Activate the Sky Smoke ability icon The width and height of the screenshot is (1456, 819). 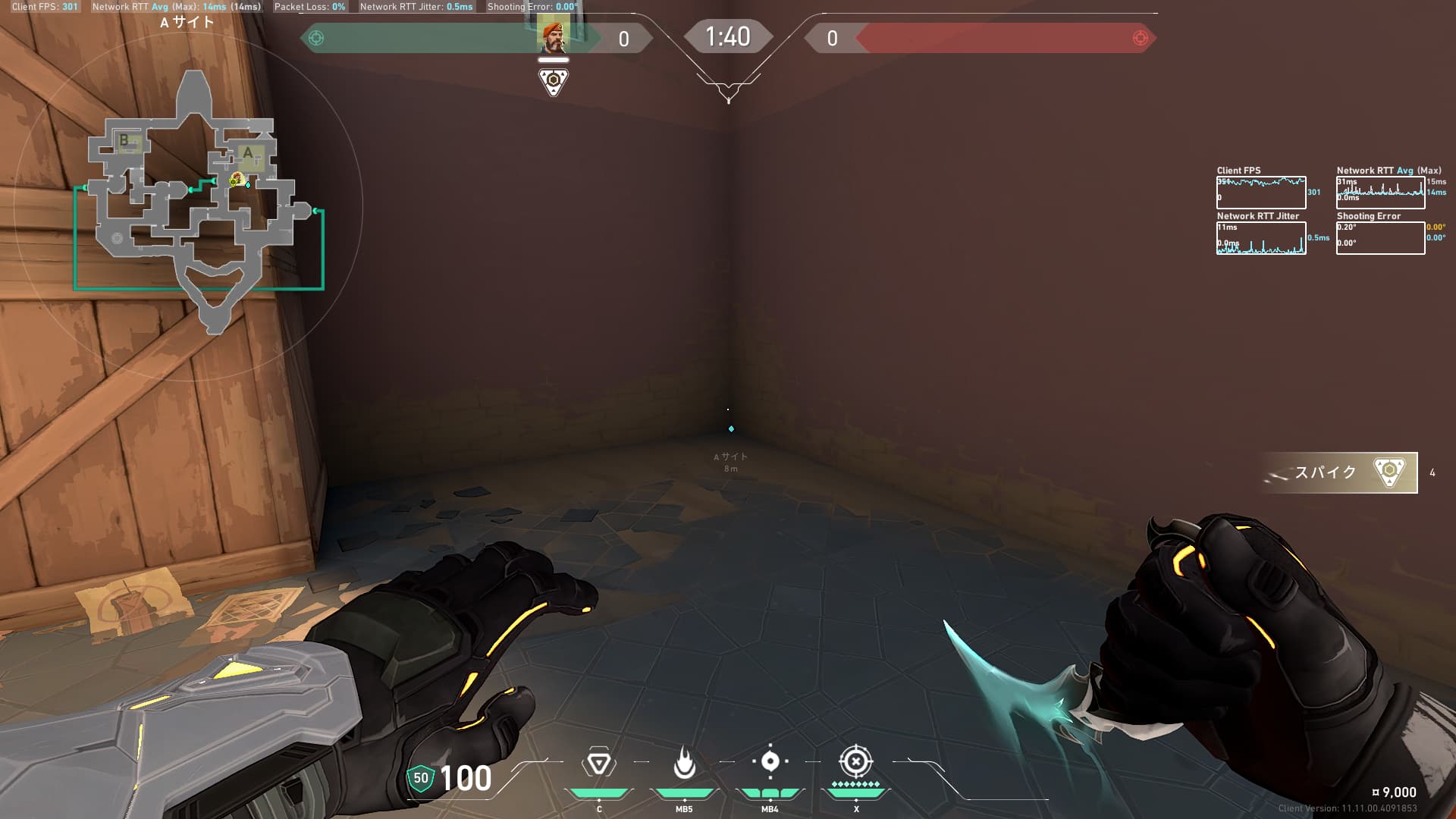point(770,761)
